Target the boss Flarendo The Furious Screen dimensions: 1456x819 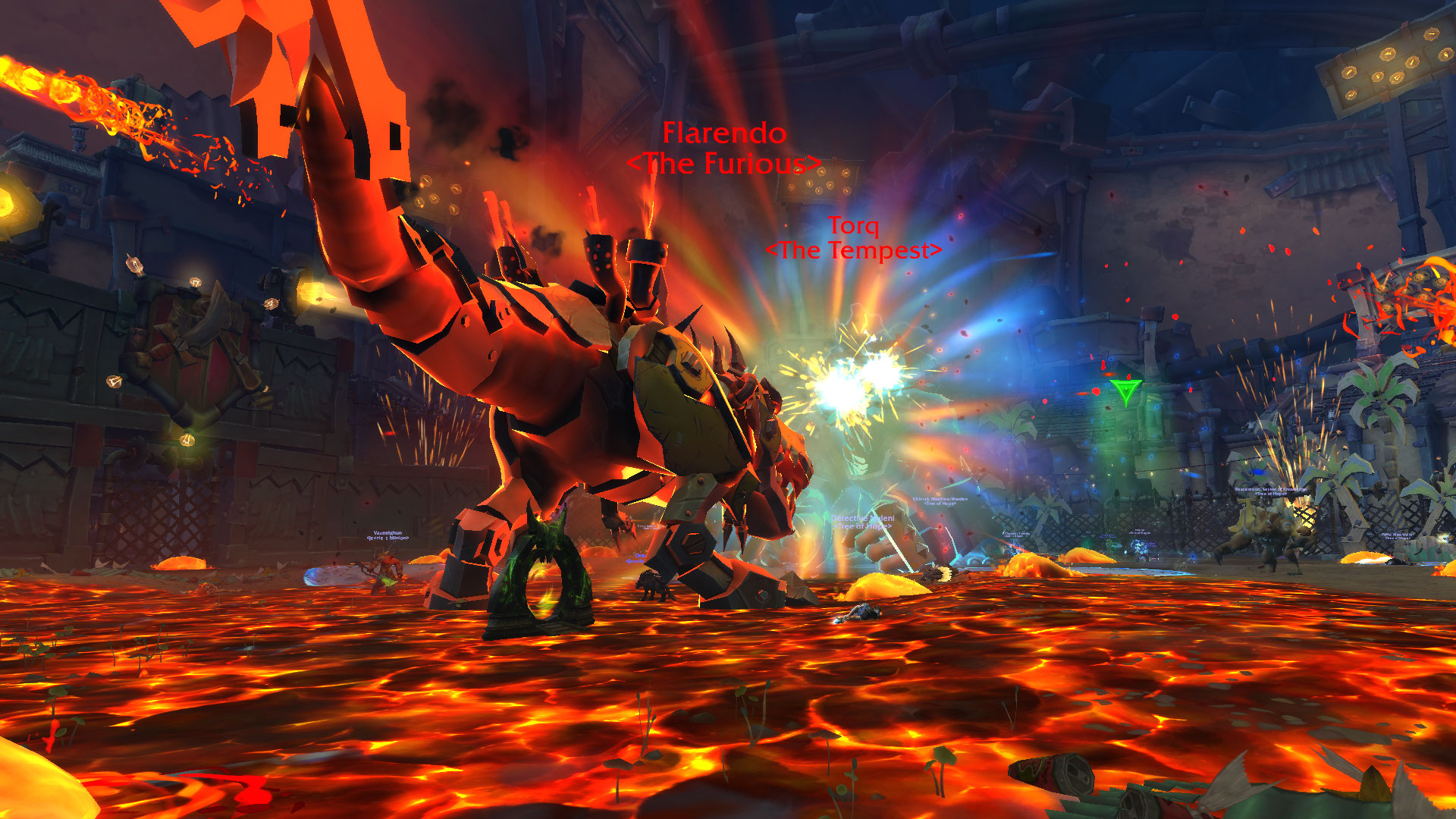pos(722,149)
